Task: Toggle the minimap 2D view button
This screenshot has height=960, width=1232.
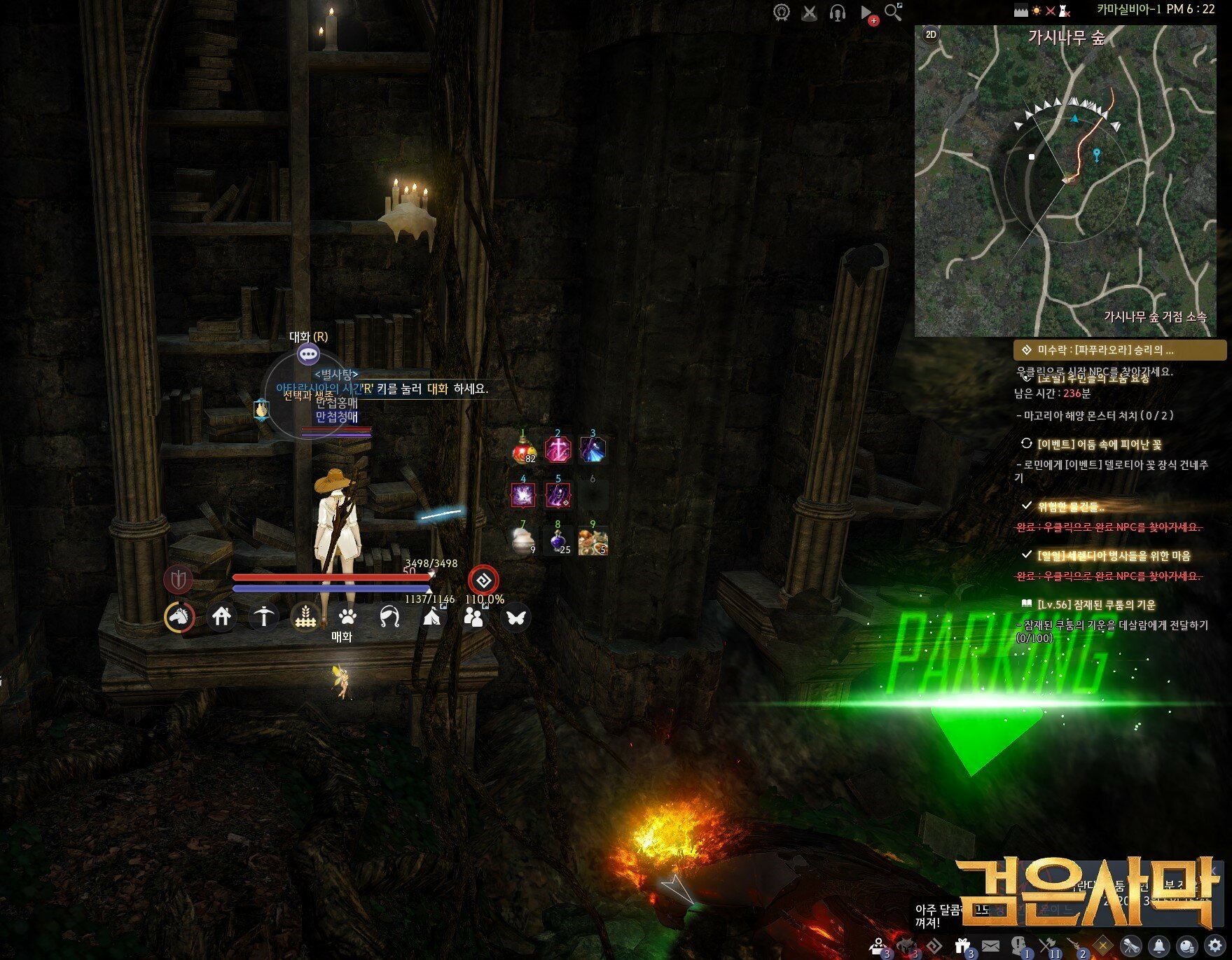Action: click(931, 34)
